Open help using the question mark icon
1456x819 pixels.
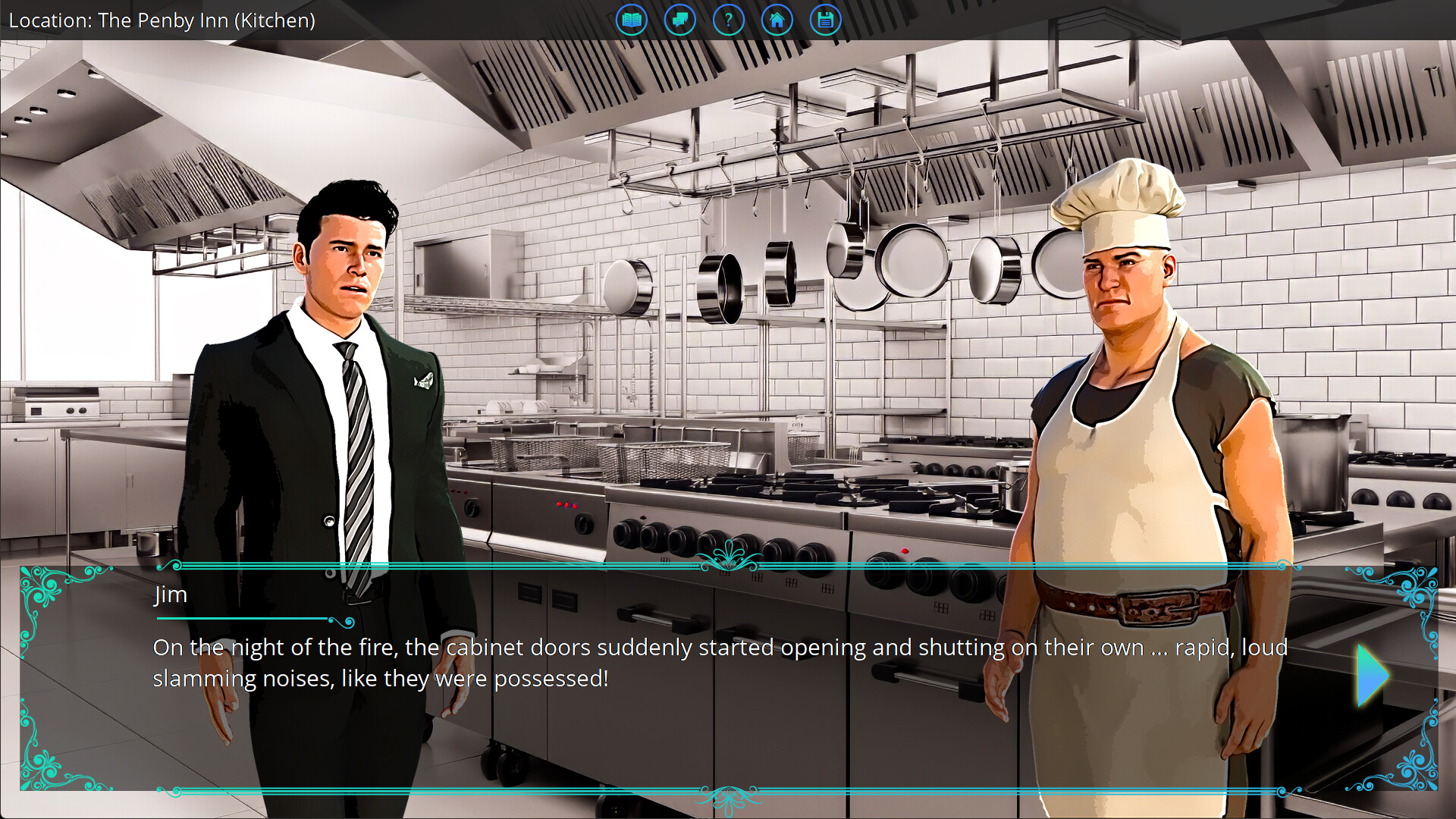(x=729, y=20)
